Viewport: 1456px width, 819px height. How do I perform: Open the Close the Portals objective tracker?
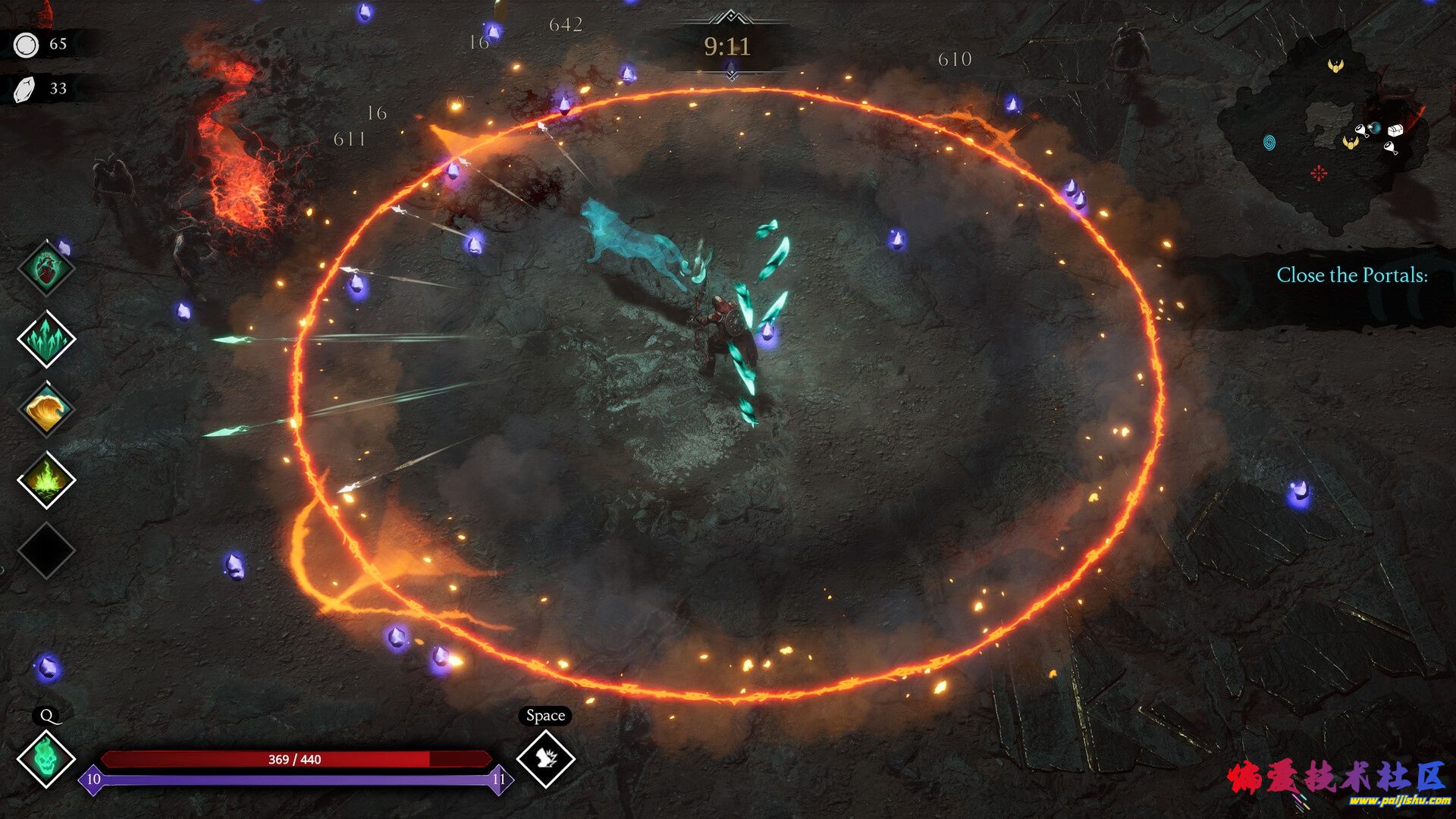pyautogui.click(x=1351, y=275)
